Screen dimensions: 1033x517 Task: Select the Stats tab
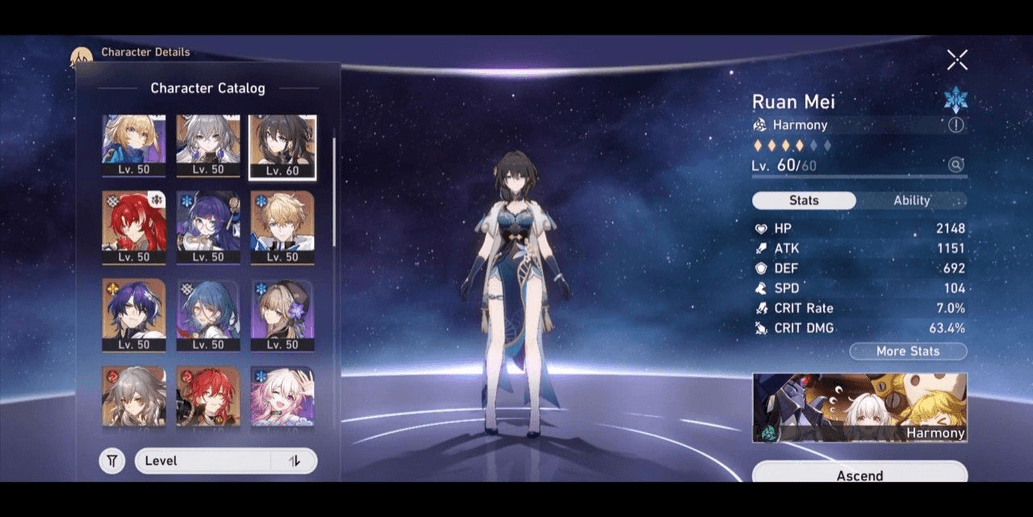coord(804,200)
